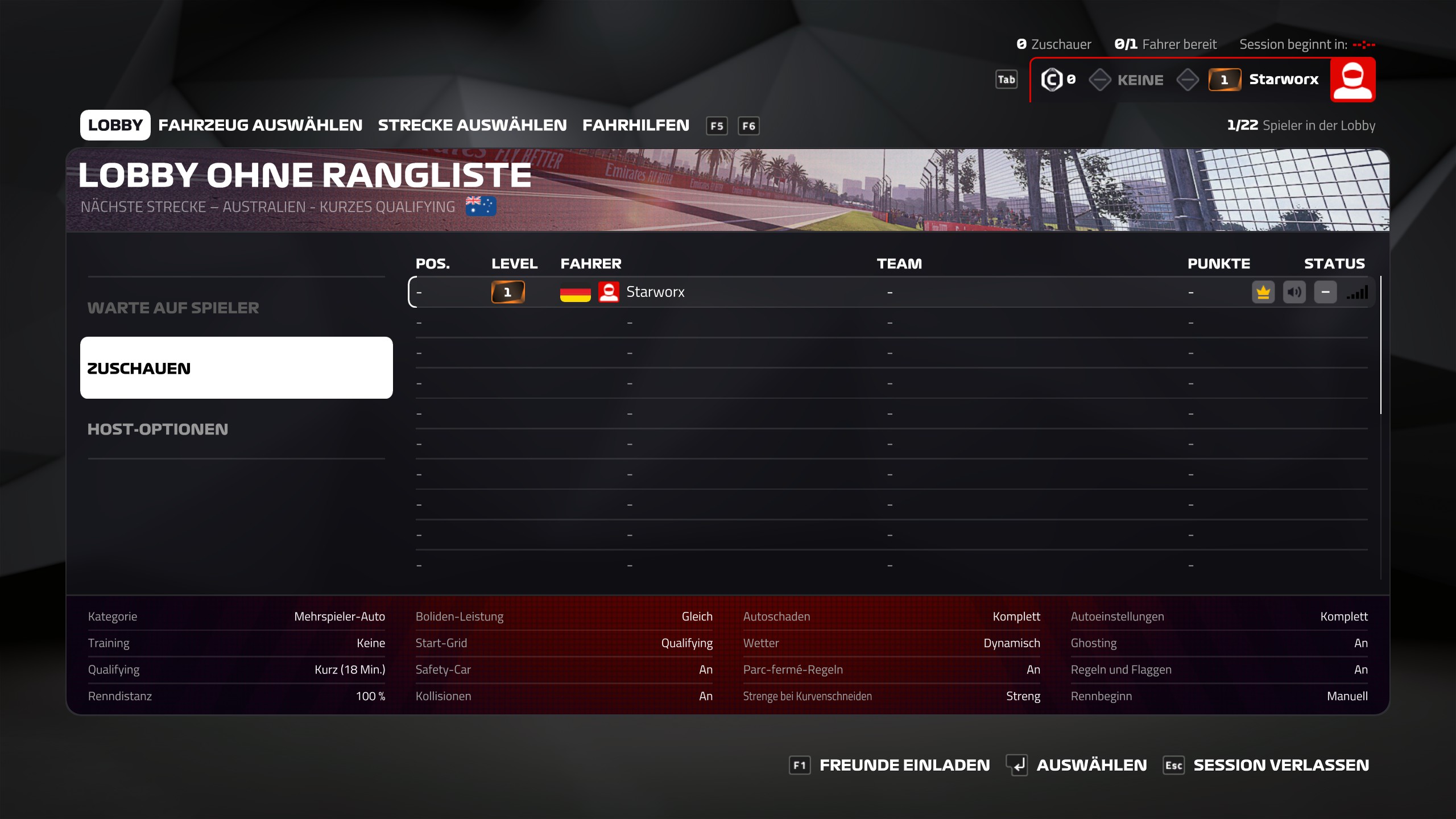This screenshot has height=819, width=1456.
Task: Click the crown host icon
Action: [x=1263, y=292]
